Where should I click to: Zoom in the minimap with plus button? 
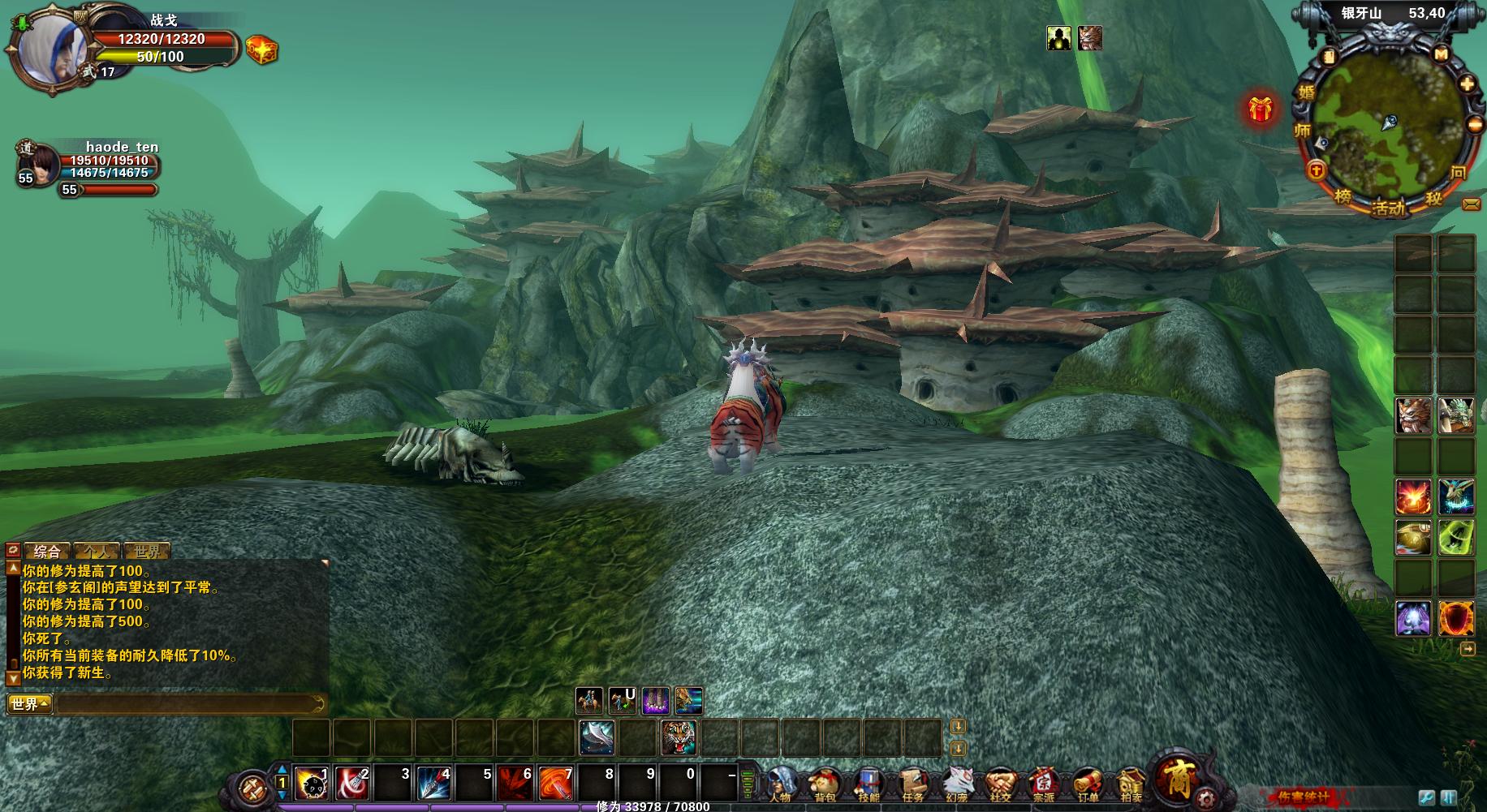[x=1467, y=84]
